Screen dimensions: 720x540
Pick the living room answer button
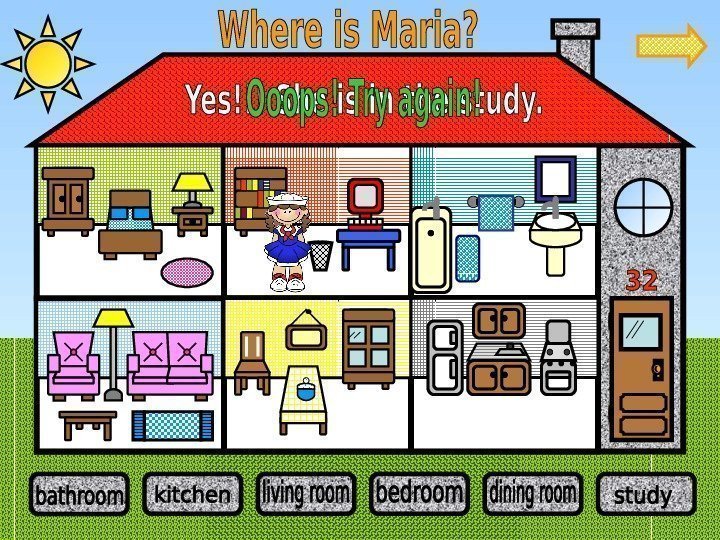(306, 493)
